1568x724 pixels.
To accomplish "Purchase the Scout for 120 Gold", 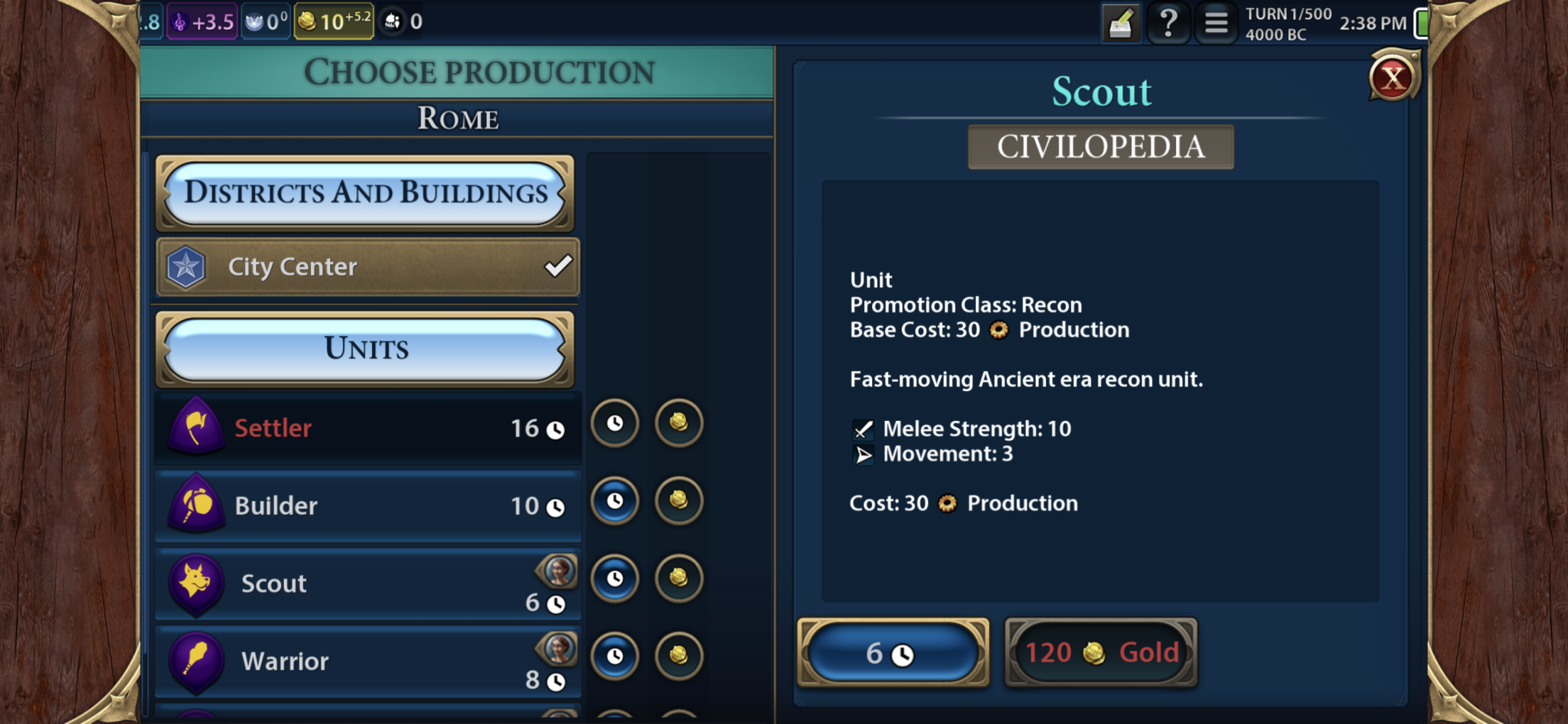I will pyautogui.click(x=1100, y=653).
